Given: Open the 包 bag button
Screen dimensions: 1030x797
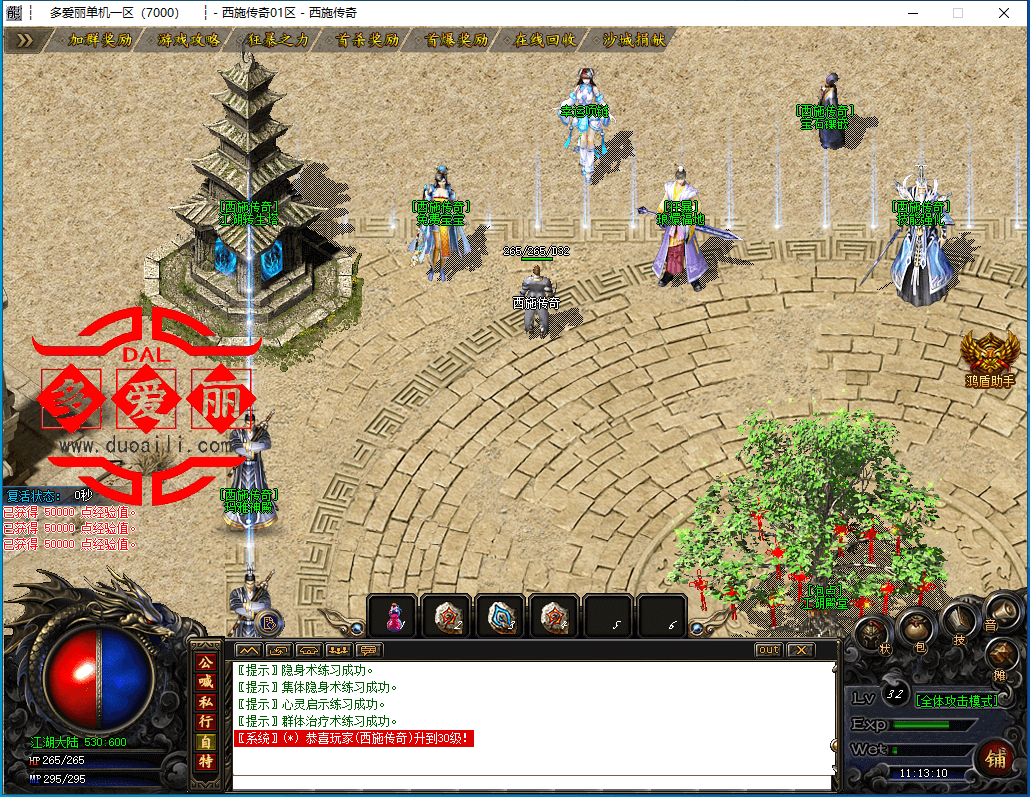Looking at the screenshot, I should tap(915, 629).
